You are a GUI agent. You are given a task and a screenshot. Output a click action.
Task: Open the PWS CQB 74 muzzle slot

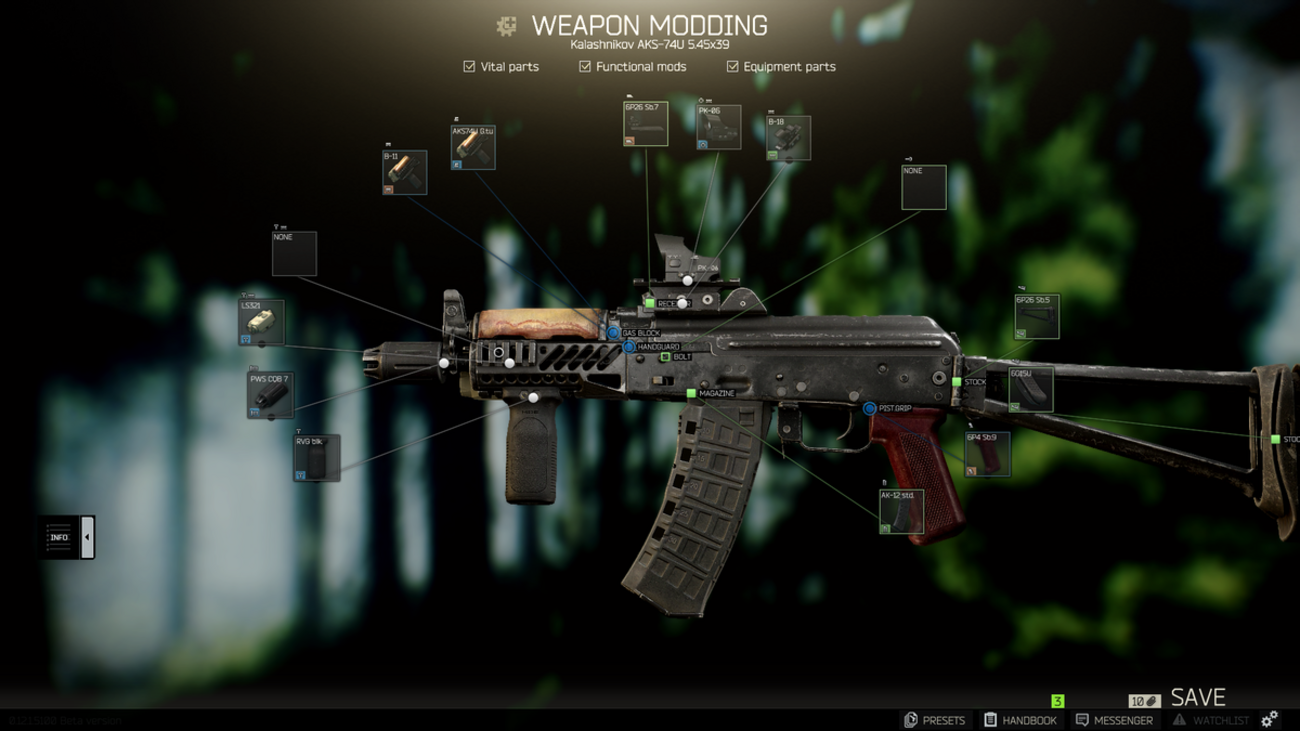point(269,395)
